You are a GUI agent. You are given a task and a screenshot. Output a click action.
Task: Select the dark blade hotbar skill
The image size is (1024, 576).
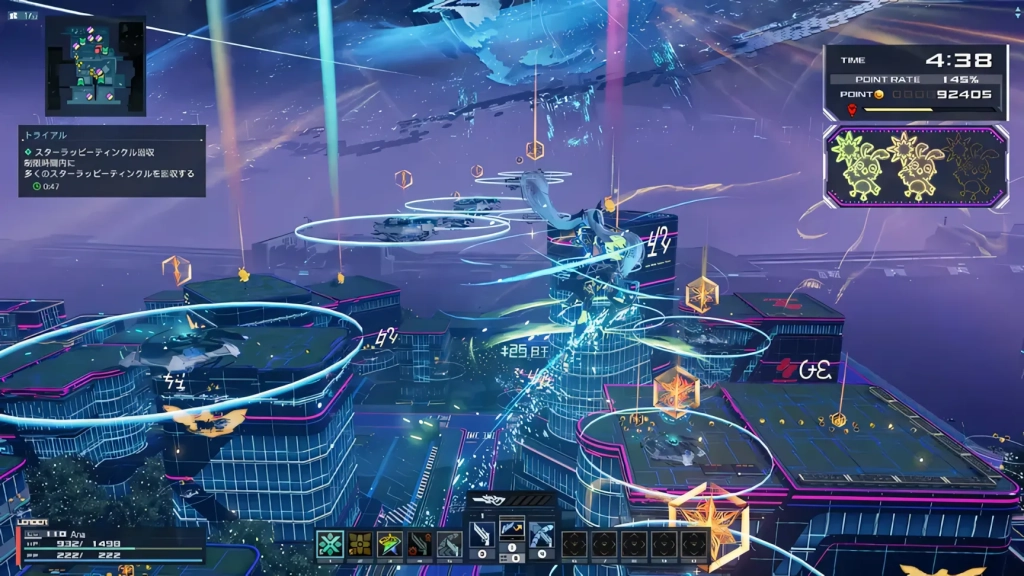pyautogui.click(x=420, y=544)
